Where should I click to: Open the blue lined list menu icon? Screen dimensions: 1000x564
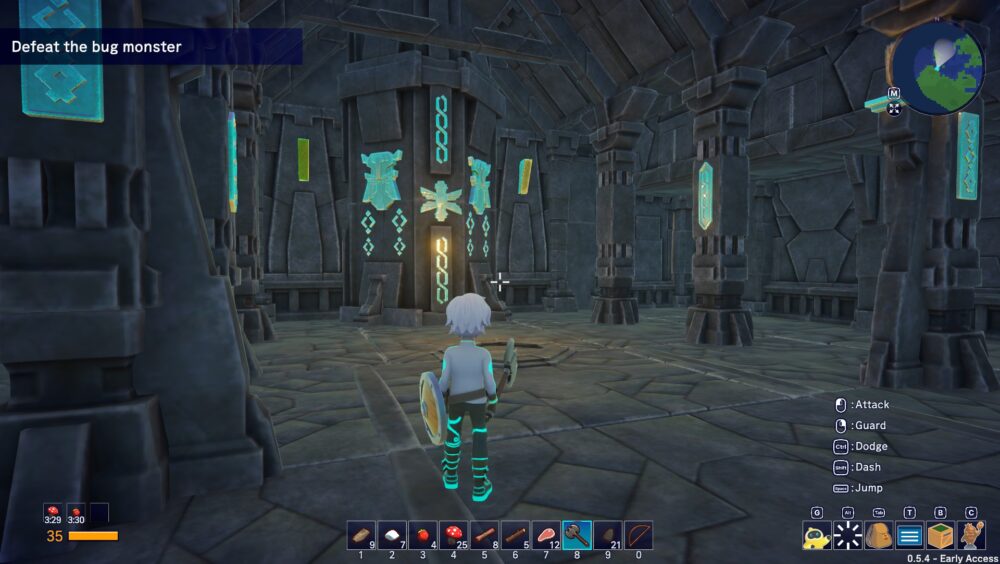point(909,536)
